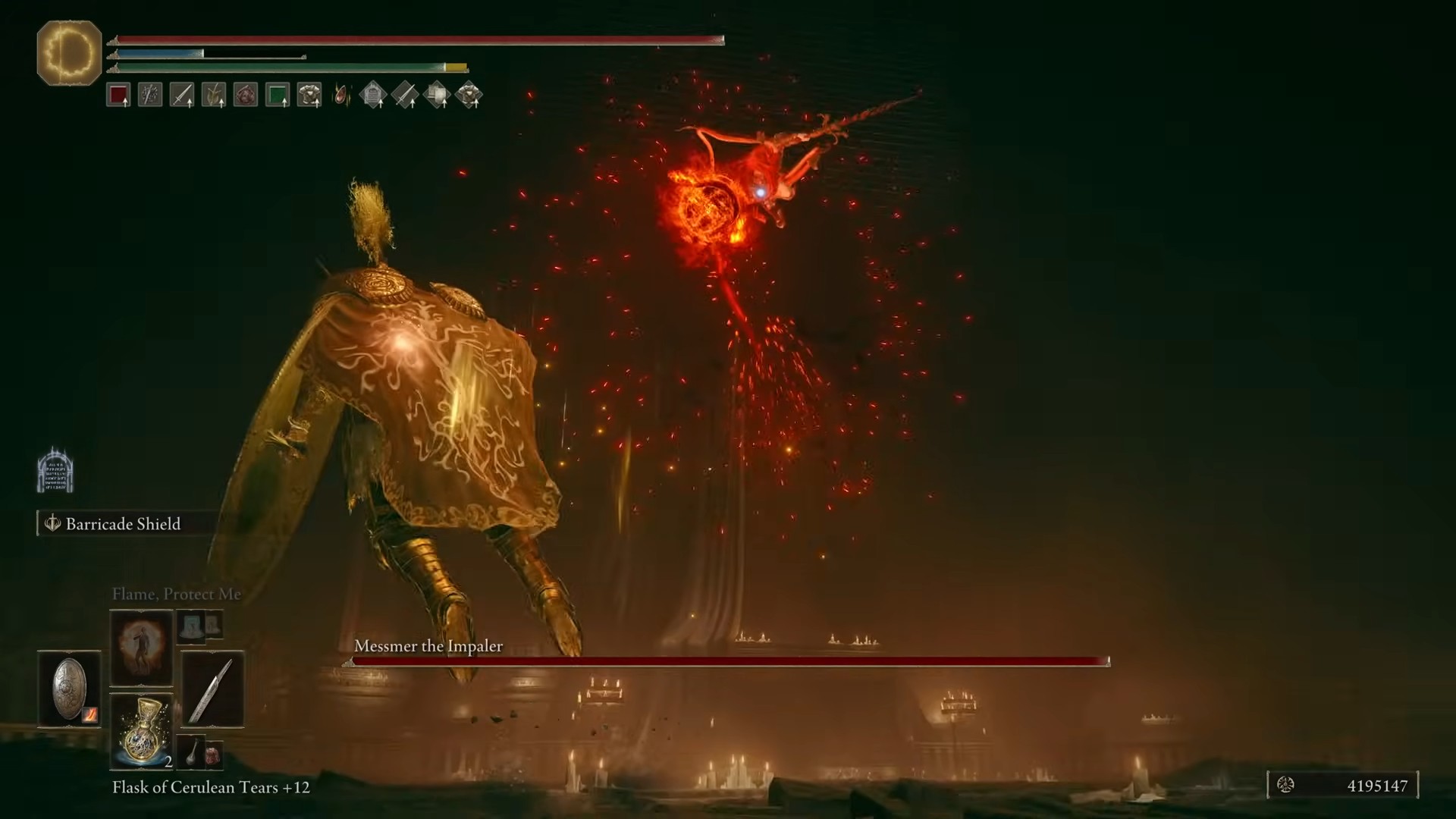Click the oval shield left-hand slot
The width and height of the screenshot is (1456, 819).
click(69, 689)
